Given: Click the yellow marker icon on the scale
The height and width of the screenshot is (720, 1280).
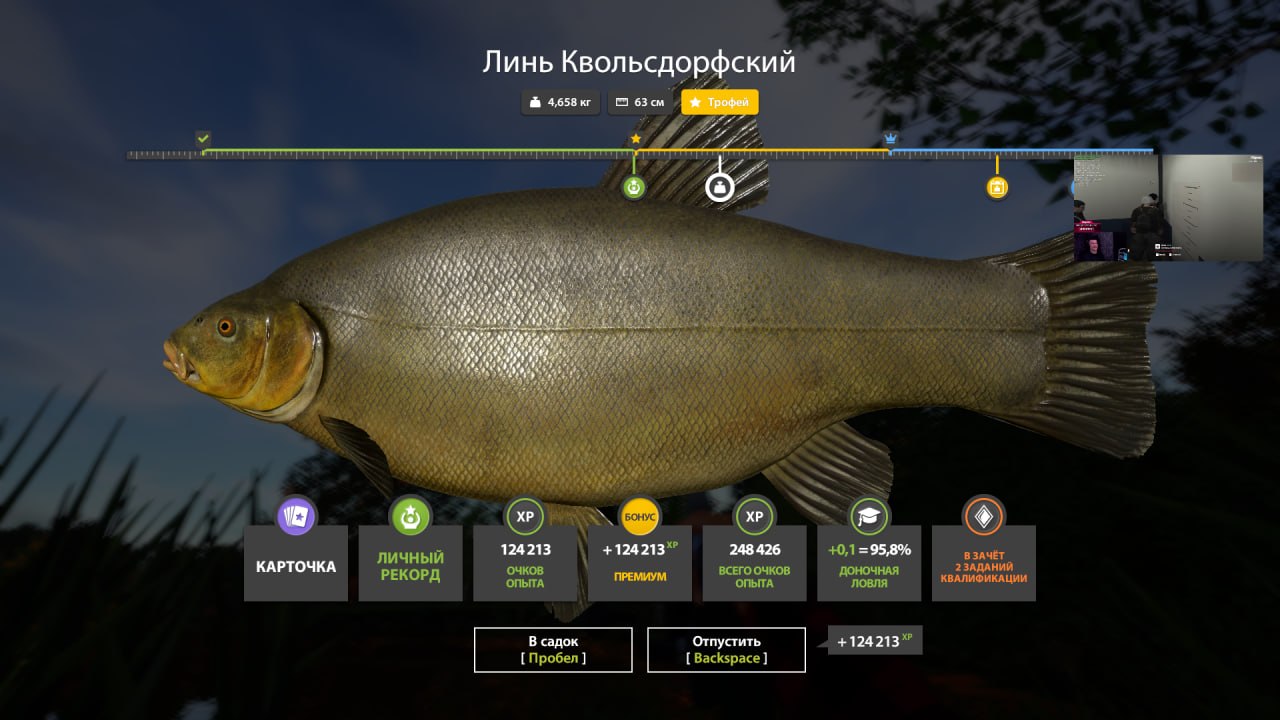Looking at the screenshot, I should coord(997,187).
